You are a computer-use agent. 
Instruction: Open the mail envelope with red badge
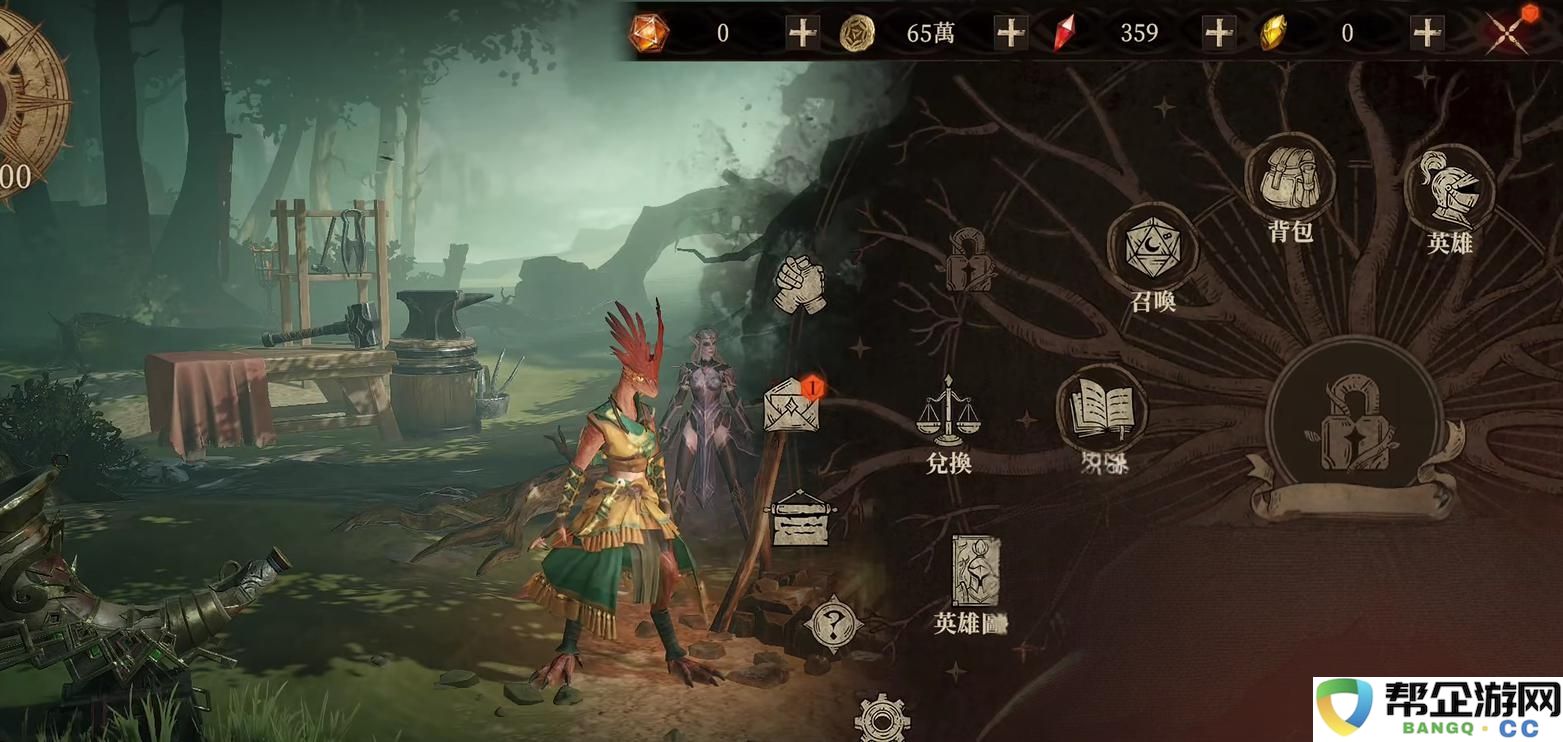click(x=792, y=407)
